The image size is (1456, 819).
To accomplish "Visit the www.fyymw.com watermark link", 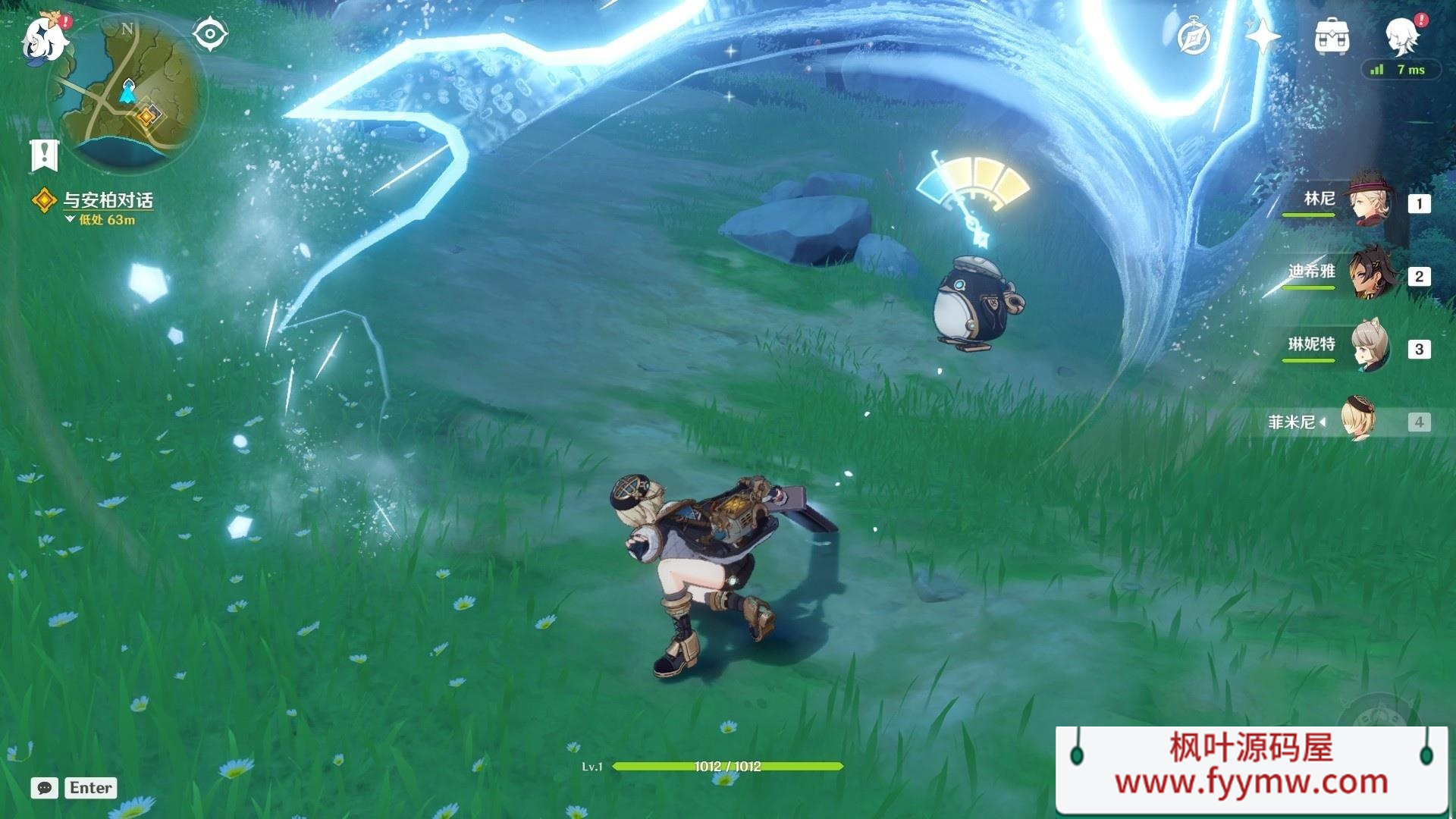I will [x=1251, y=781].
